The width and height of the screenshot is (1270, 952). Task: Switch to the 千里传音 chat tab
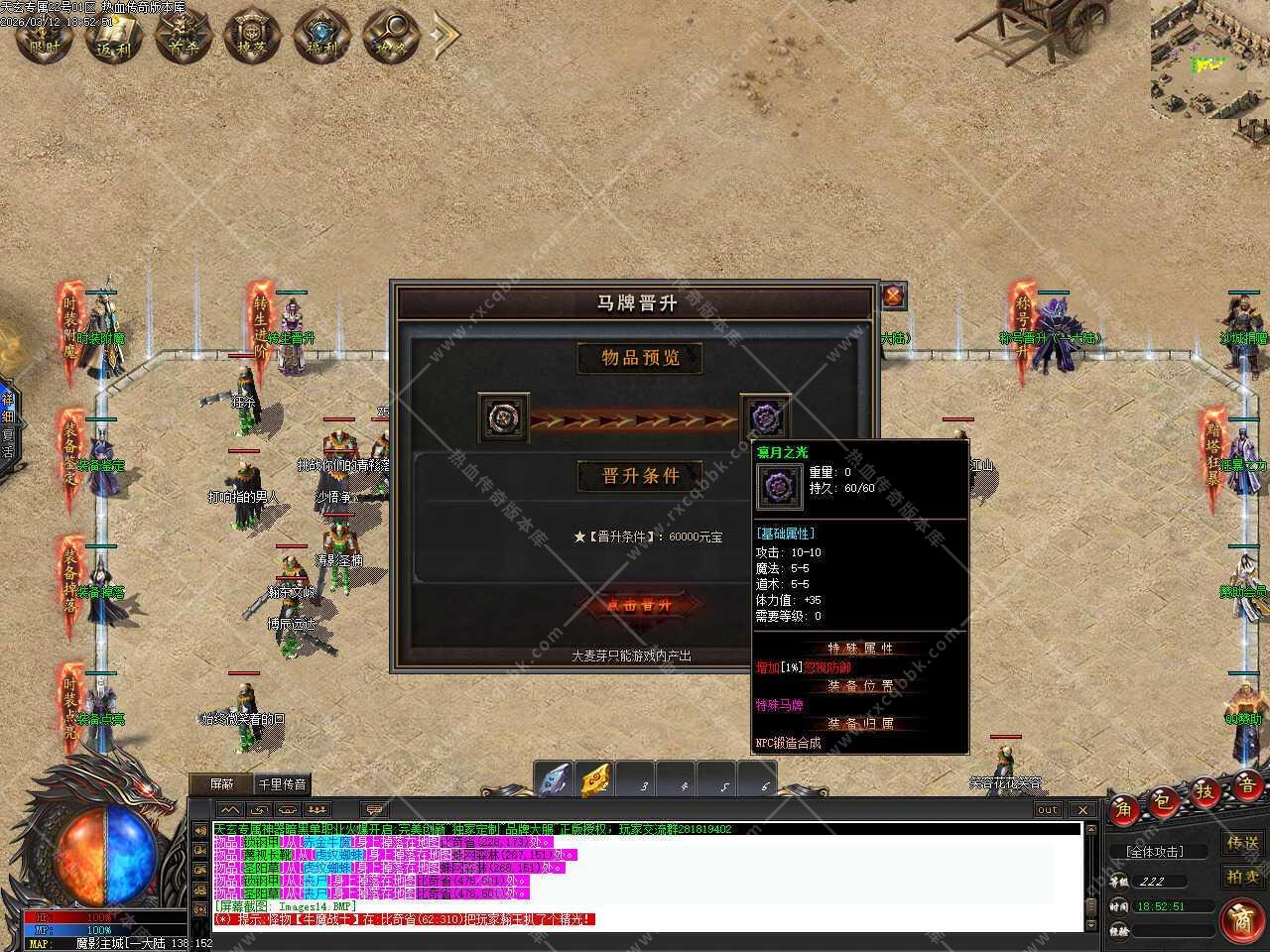point(283,784)
